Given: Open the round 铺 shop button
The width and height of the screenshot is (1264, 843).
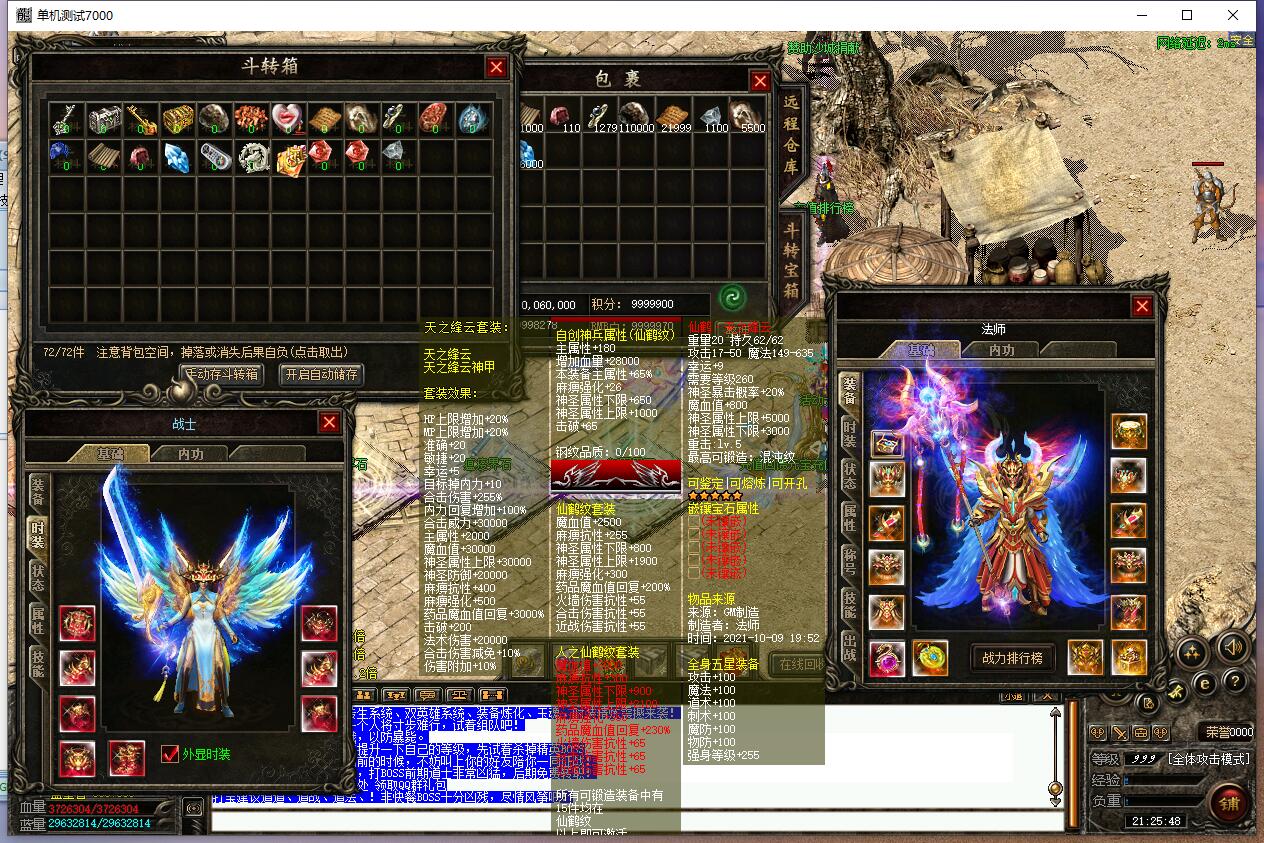Looking at the screenshot, I should (1230, 803).
